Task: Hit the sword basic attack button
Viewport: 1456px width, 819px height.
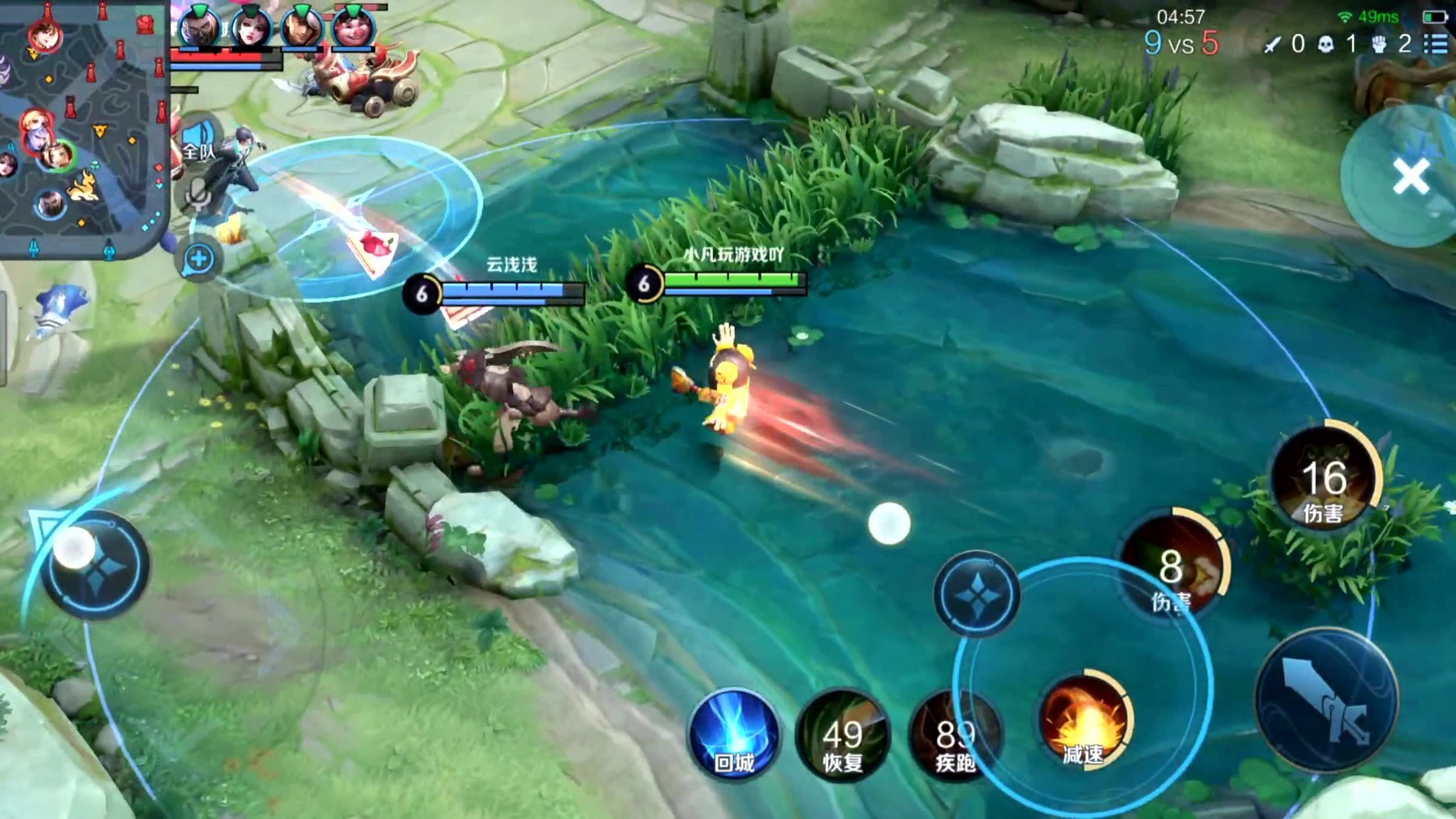Action: click(1327, 702)
